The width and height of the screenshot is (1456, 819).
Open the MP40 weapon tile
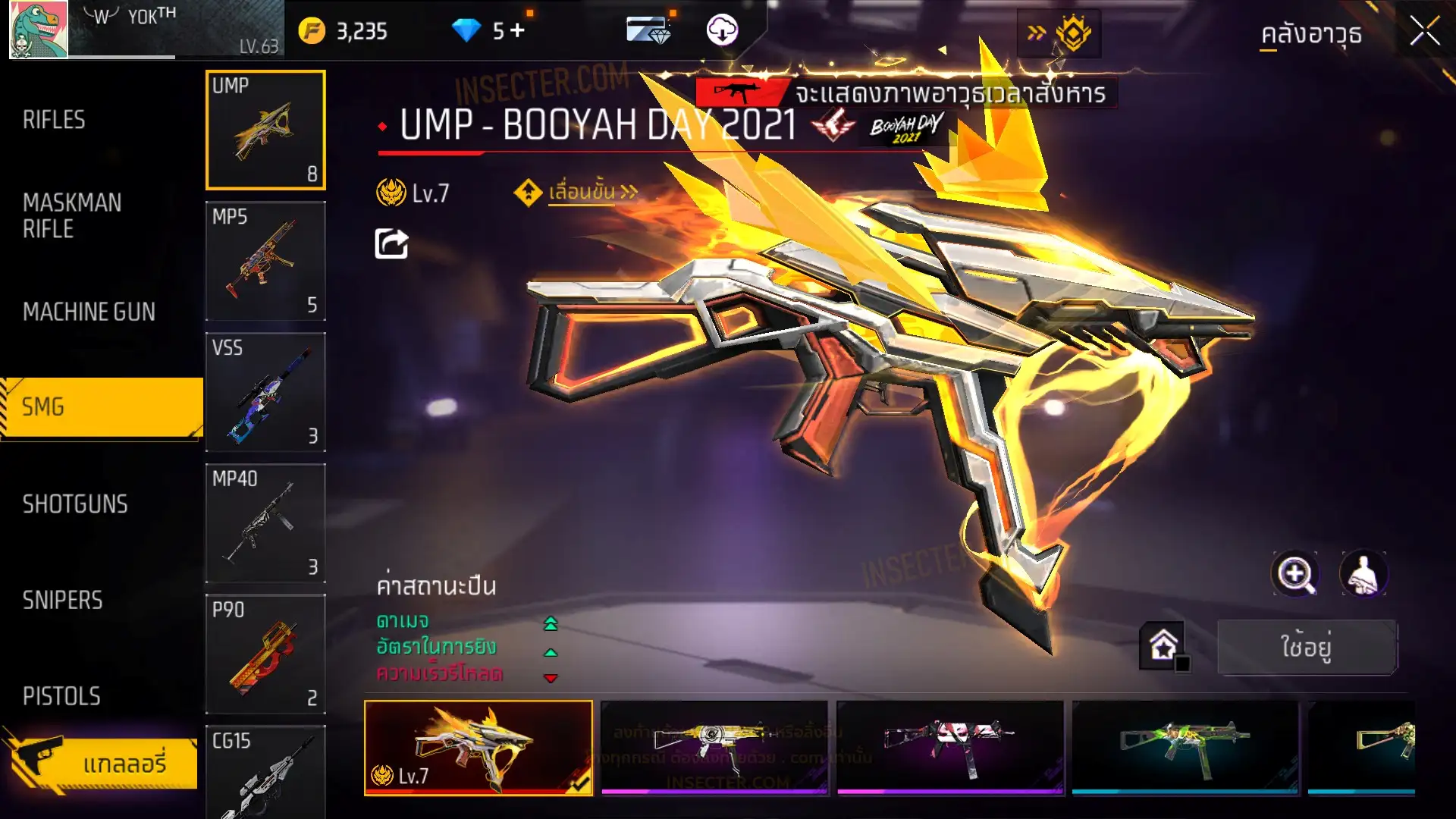point(265,523)
